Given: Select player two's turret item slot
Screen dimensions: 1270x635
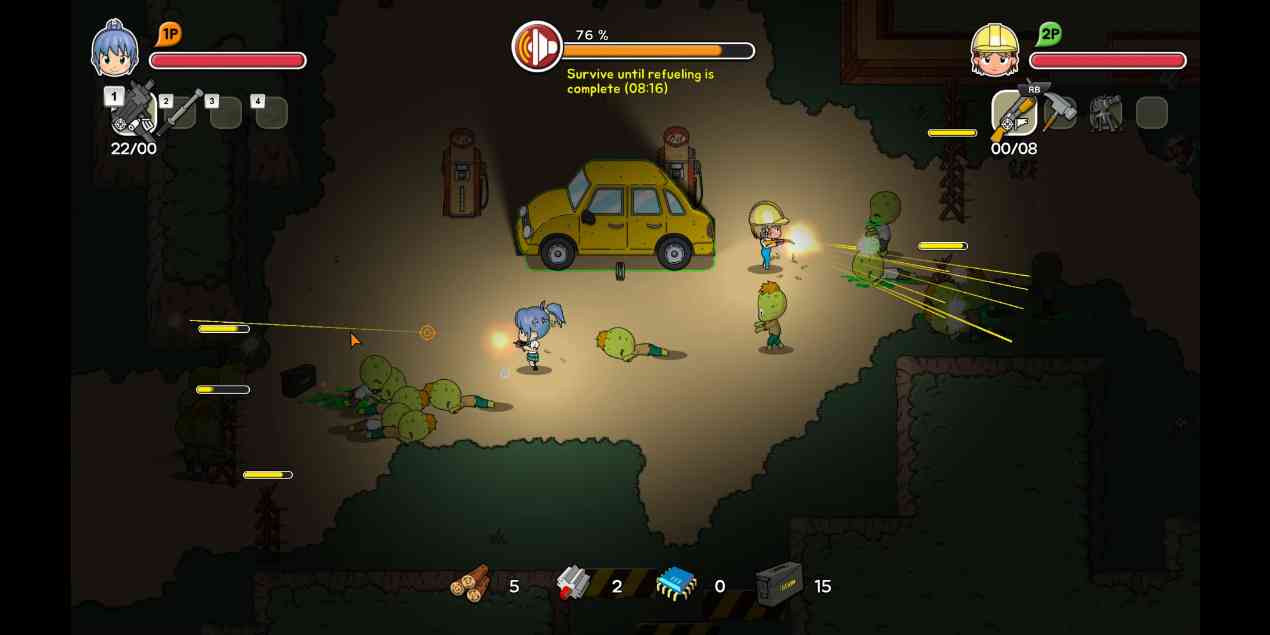Looking at the screenshot, I should [x=1105, y=113].
